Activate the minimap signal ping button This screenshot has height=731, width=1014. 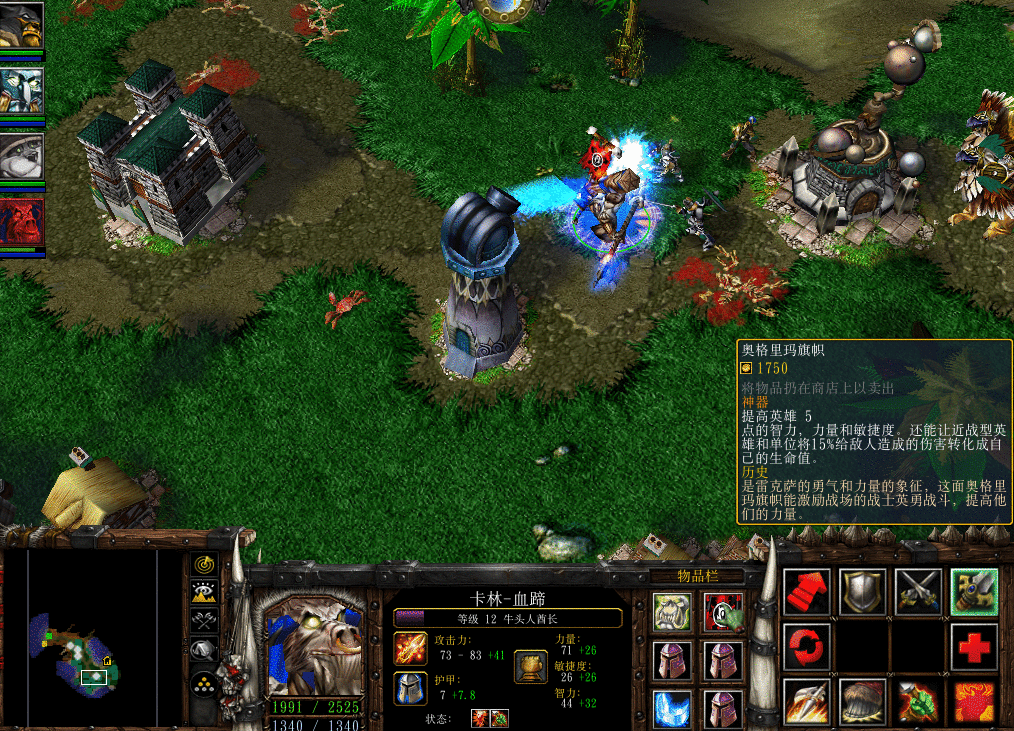click(205, 566)
